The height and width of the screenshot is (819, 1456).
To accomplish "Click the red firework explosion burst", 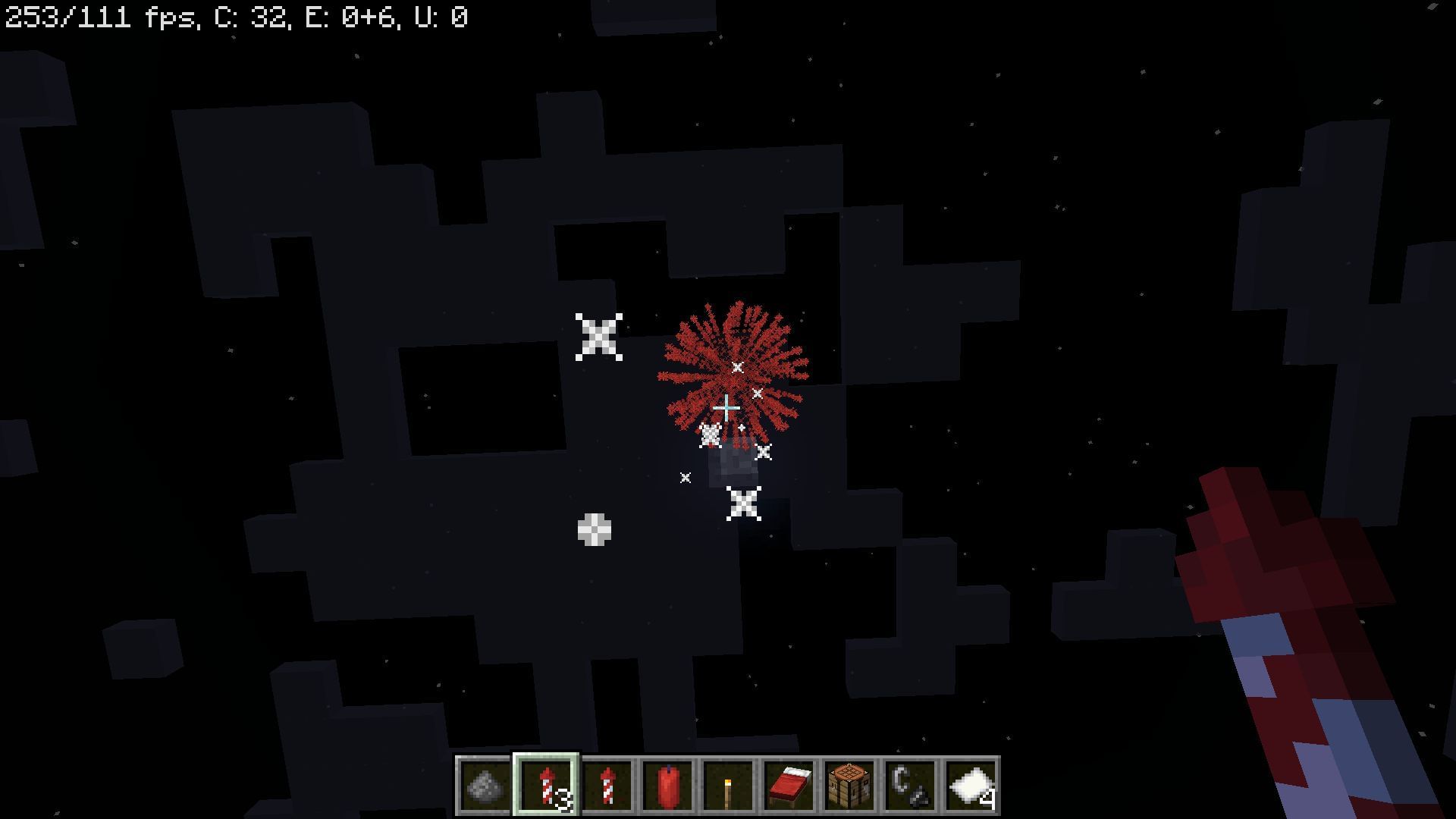I will 732,364.
